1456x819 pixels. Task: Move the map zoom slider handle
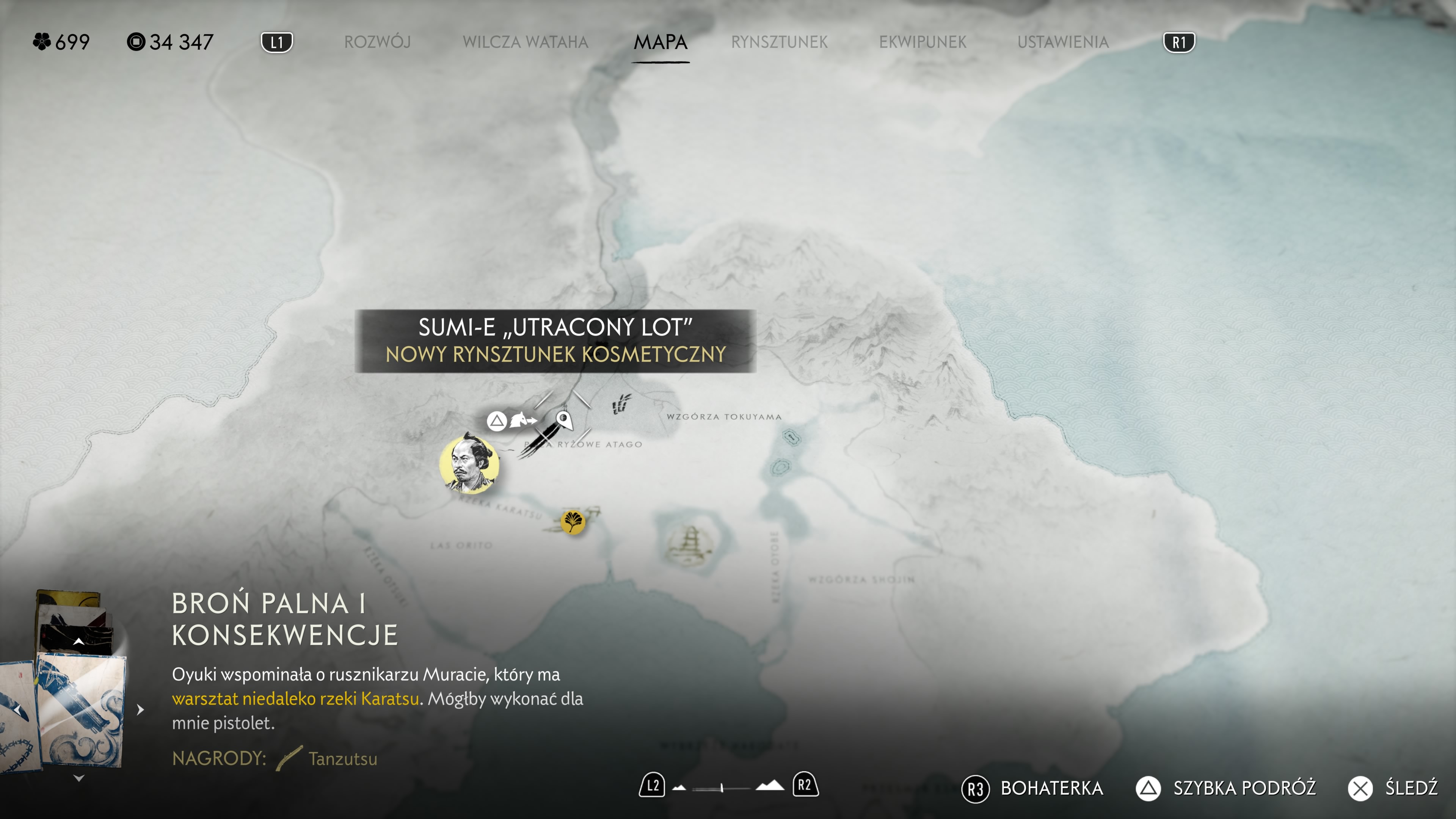pos(722,788)
